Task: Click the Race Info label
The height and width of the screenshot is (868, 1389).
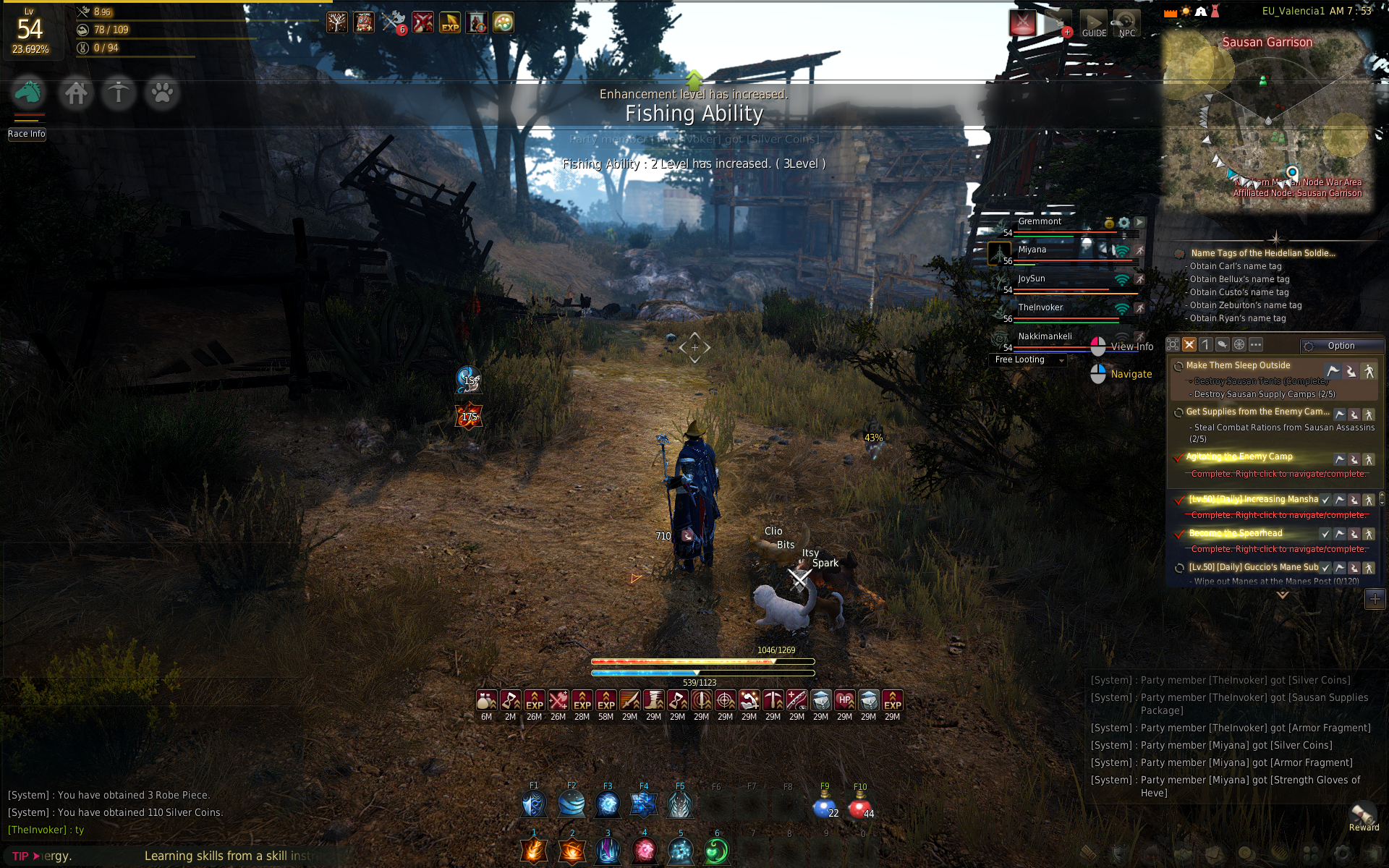Action: pyautogui.click(x=27, y=134)
